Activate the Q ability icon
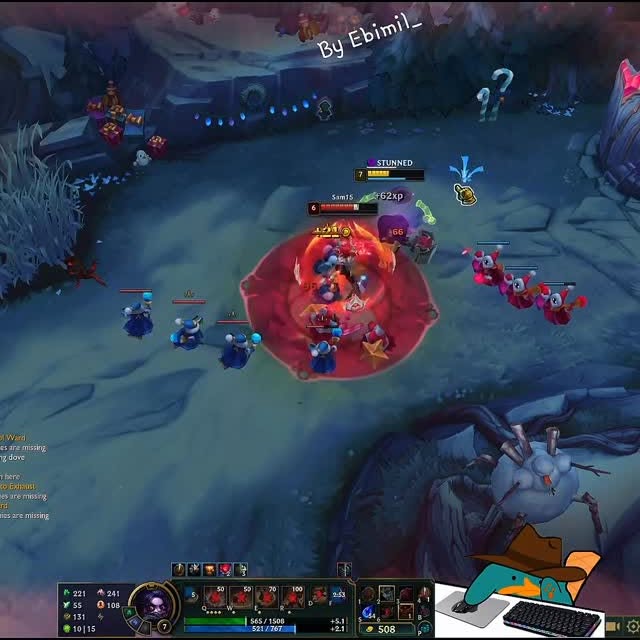 click(216, 598)
